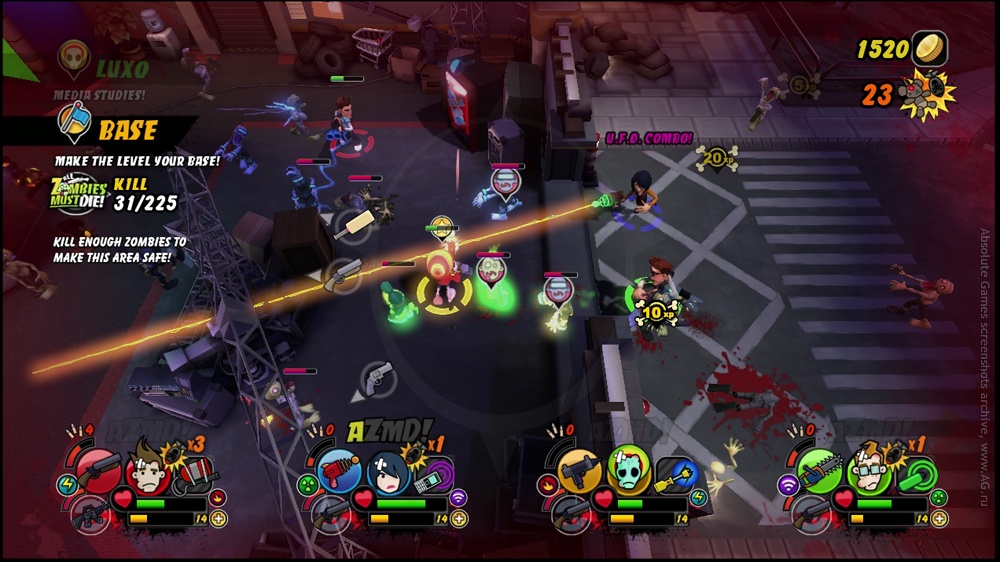Click the gold coin currency icon
1000x562 pixels.
pyautogui.click(x=930, y=48)
